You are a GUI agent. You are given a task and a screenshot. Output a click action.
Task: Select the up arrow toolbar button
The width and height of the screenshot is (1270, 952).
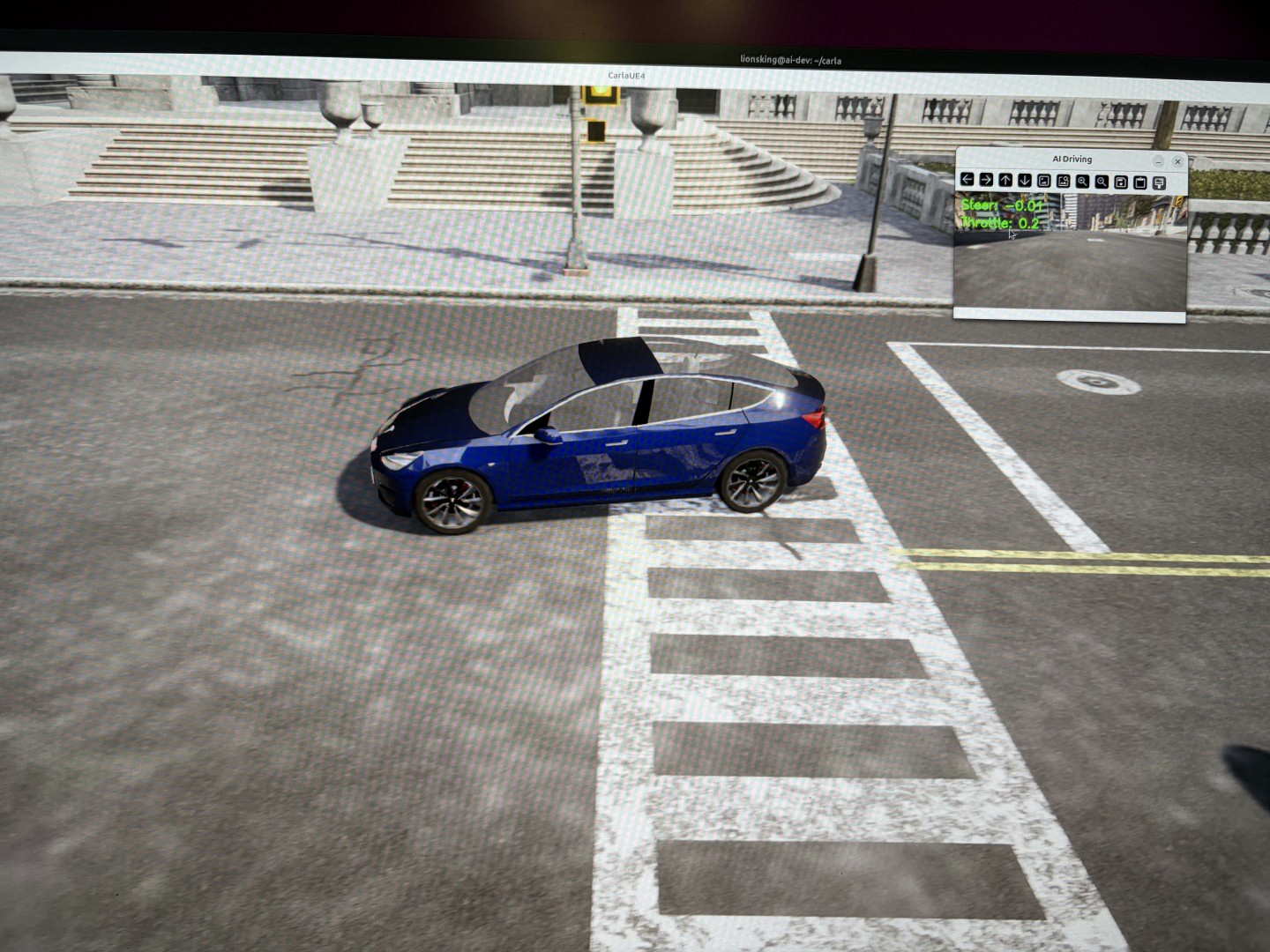(1005, 180)
